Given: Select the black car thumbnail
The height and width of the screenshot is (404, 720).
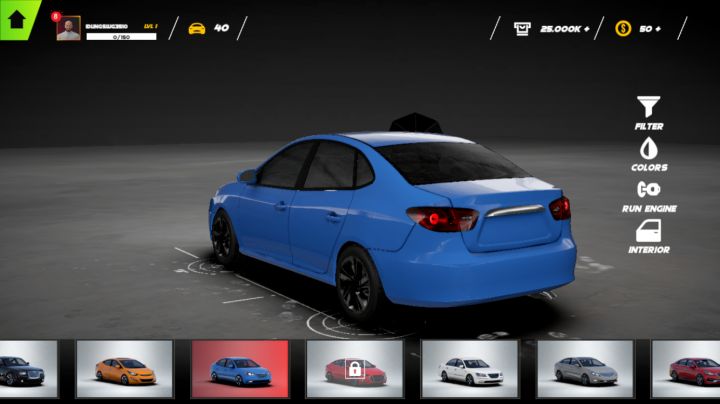Looking at the screenshot, I should click(26, 369).
